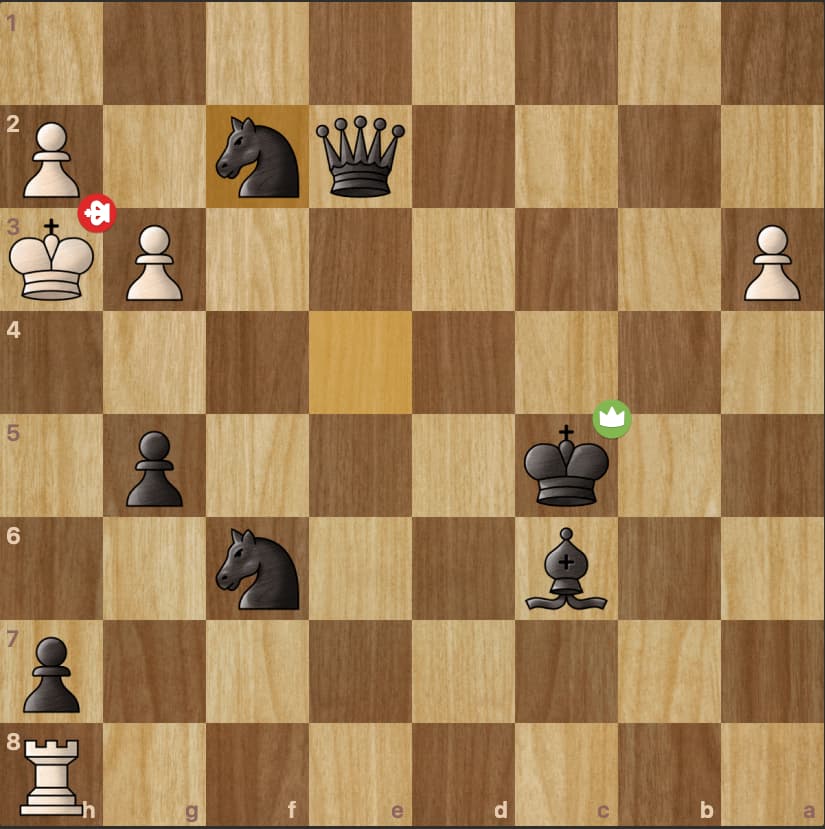Select the black king on c5
Screen dimensions: 825x829
[x=566, y=466]
